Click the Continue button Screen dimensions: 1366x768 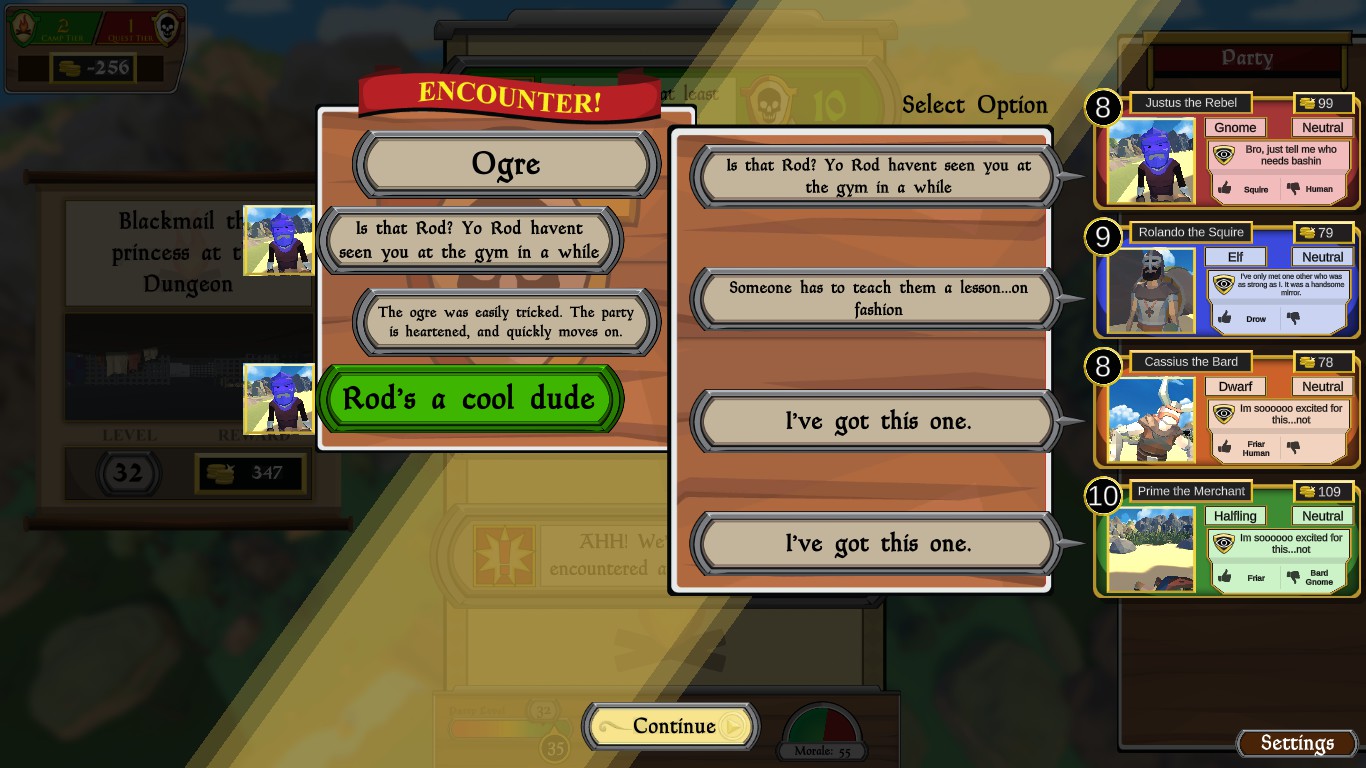(671, 727)
